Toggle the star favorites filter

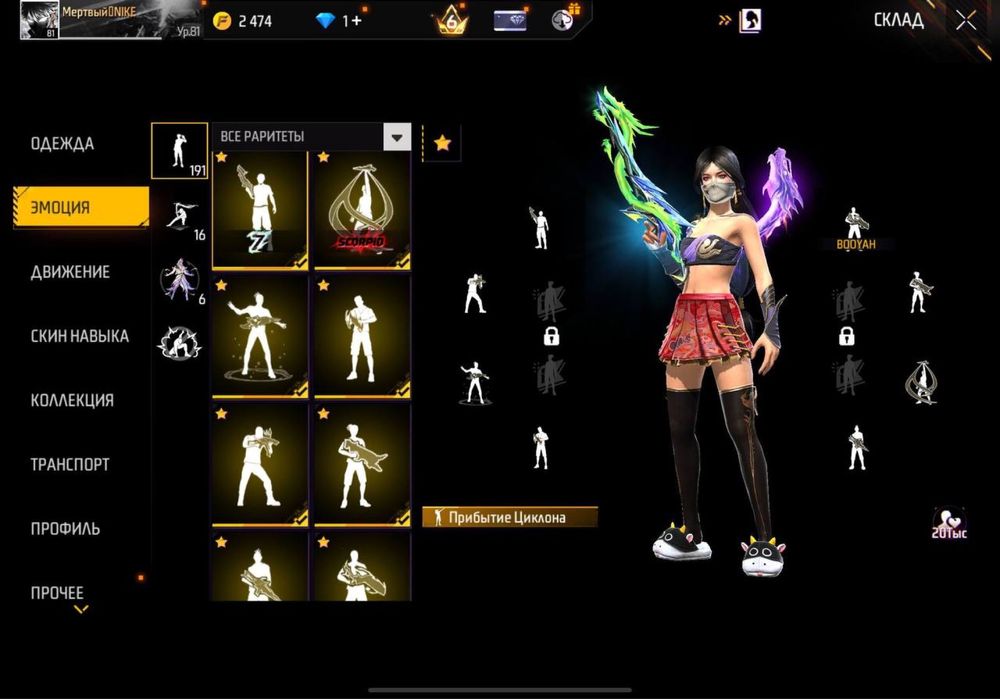(442, 144)
